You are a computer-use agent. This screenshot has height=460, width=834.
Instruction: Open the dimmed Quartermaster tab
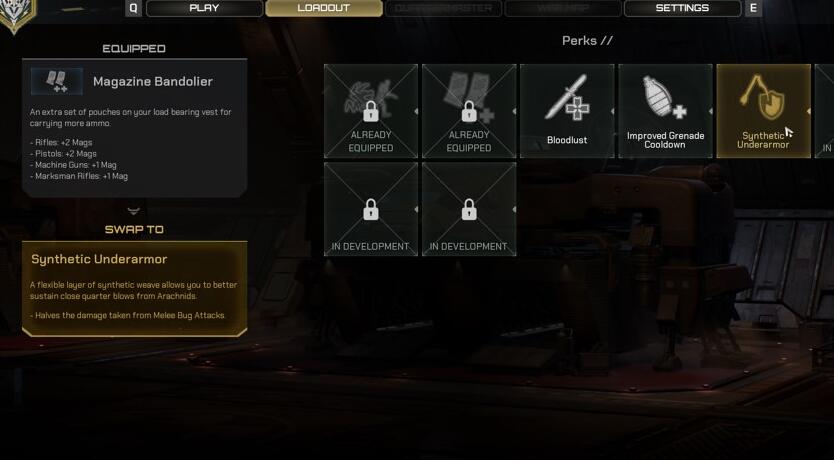(443, 8)
